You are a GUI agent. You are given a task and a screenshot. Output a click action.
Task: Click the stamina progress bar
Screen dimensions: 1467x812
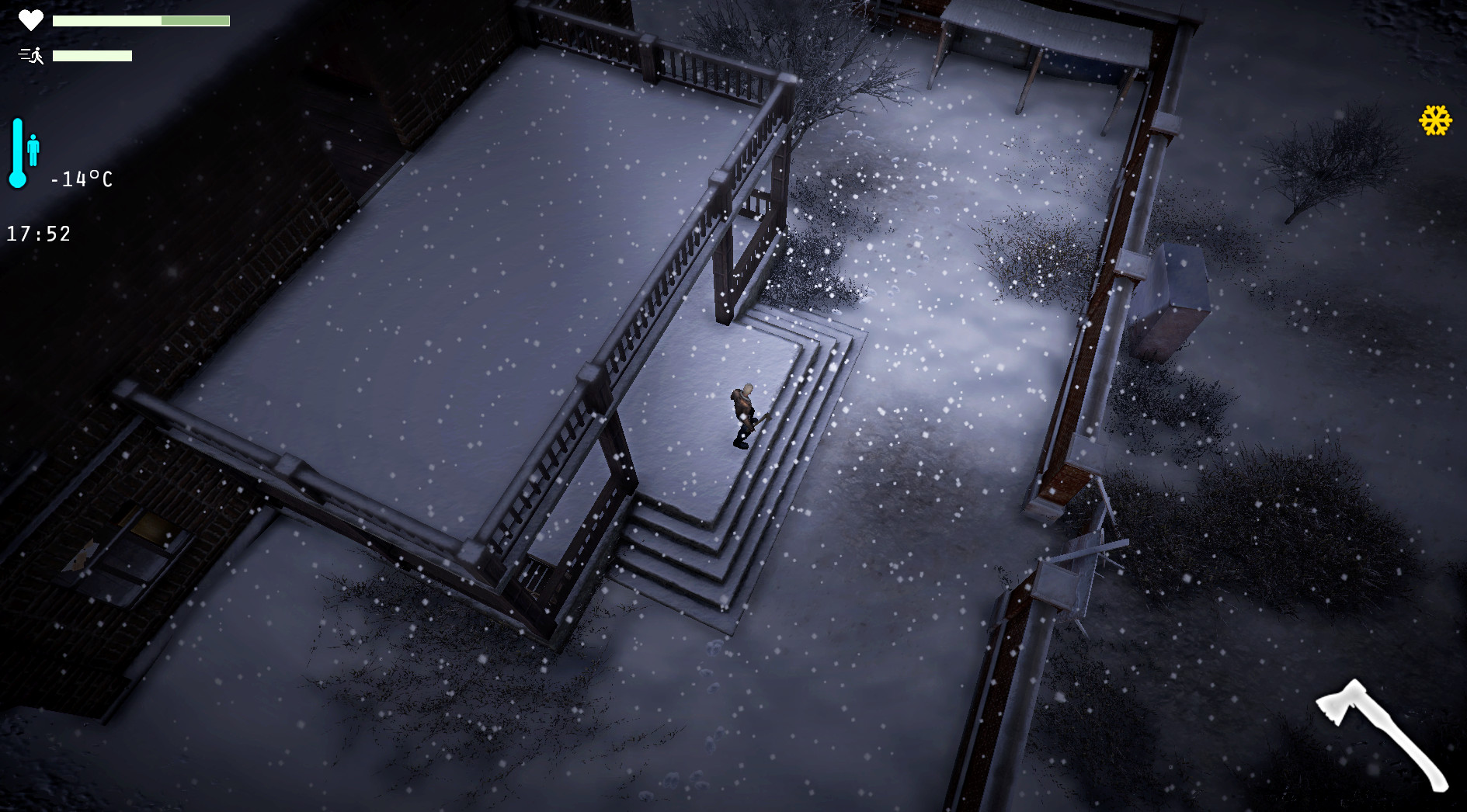[92, 55]
